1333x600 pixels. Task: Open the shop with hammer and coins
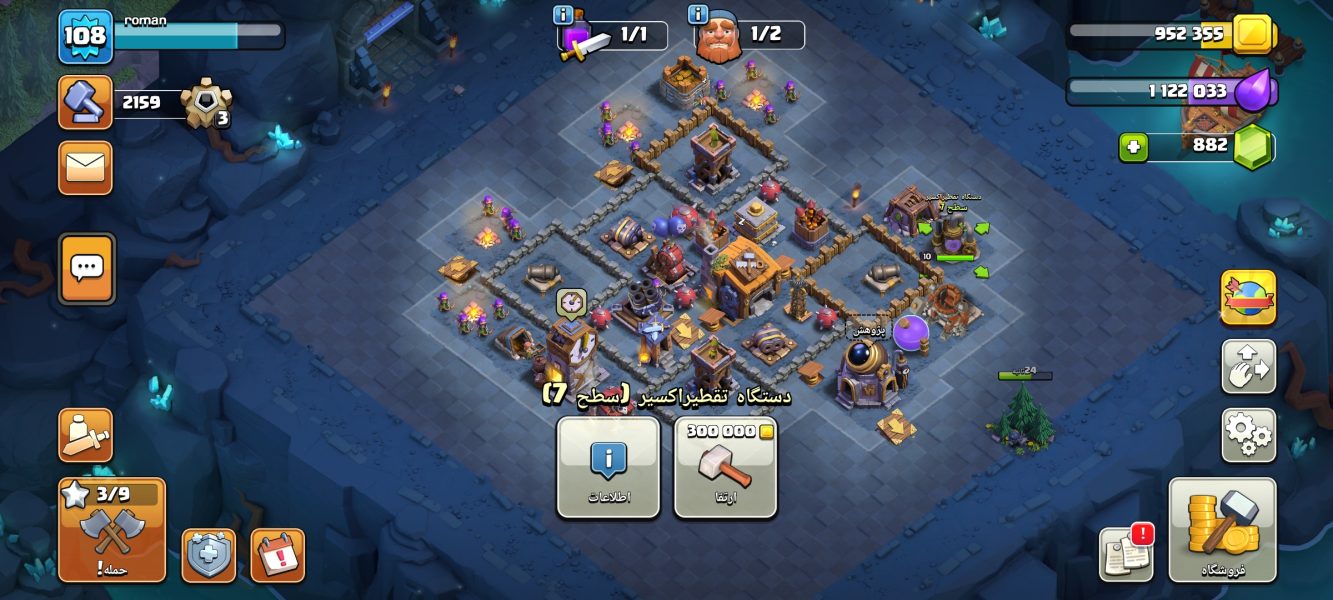[x=1222, y=530]
